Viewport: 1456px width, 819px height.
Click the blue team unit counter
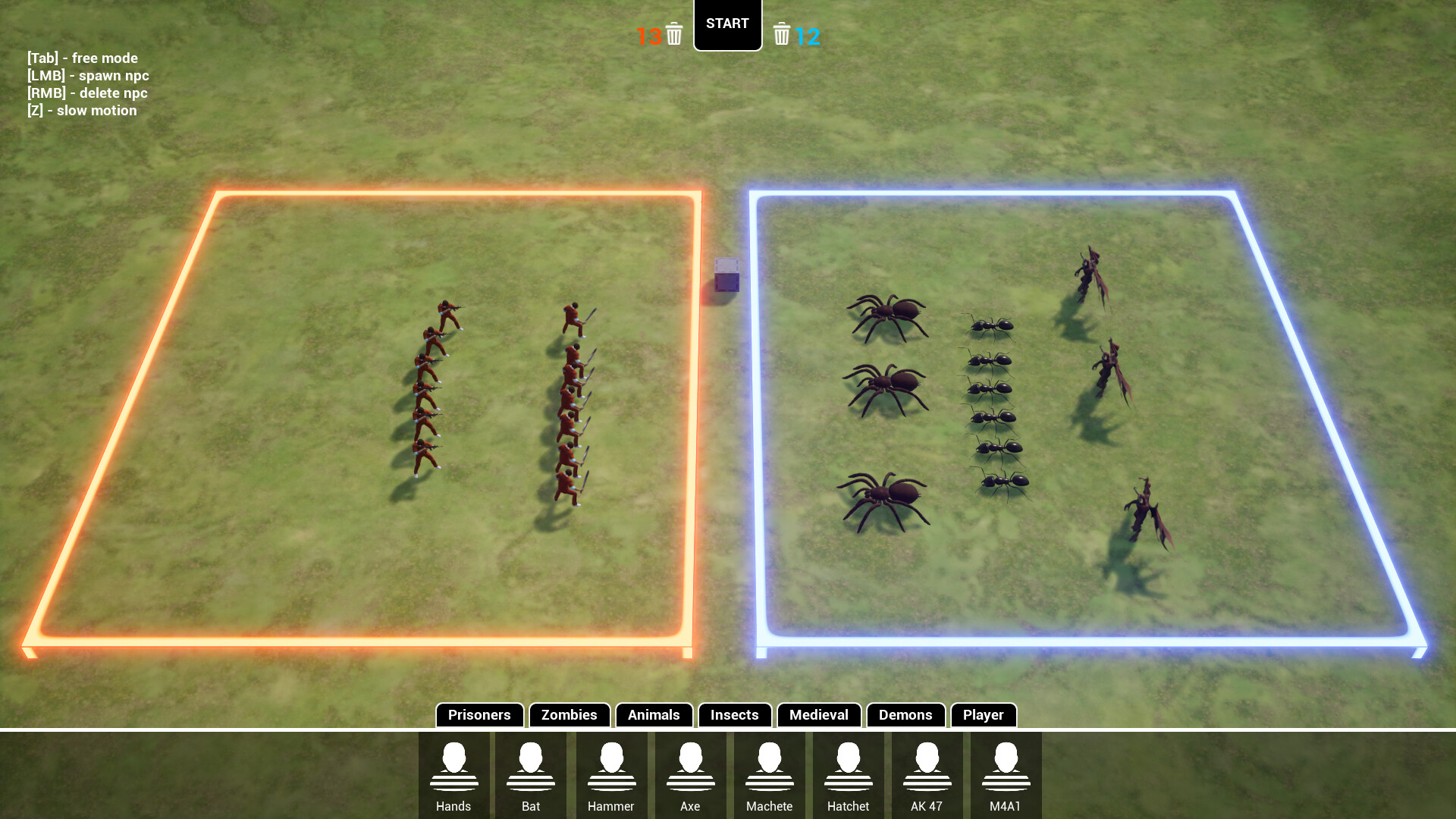808,34
